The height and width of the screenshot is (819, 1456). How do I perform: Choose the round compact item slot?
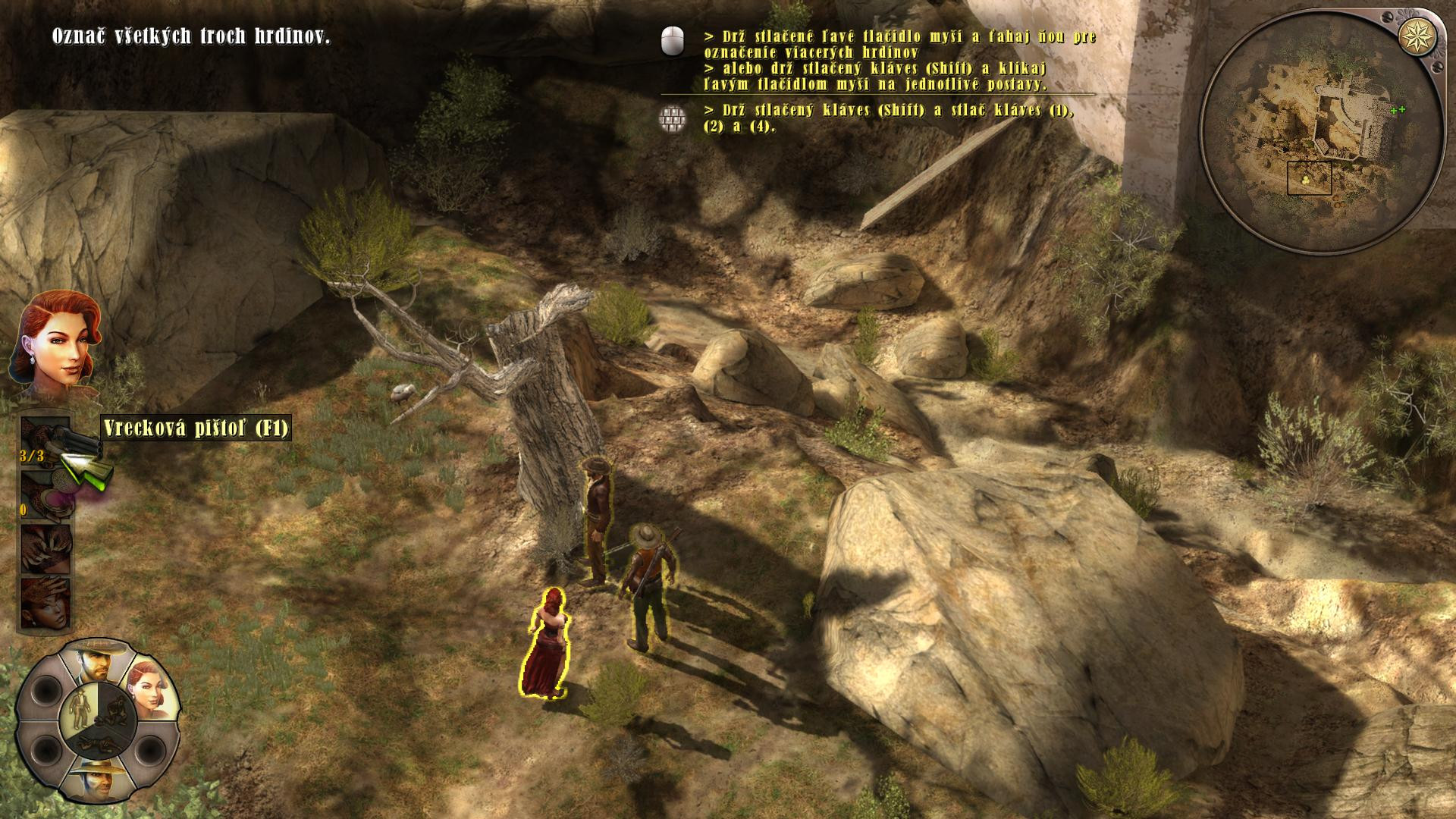click(45, 495)
